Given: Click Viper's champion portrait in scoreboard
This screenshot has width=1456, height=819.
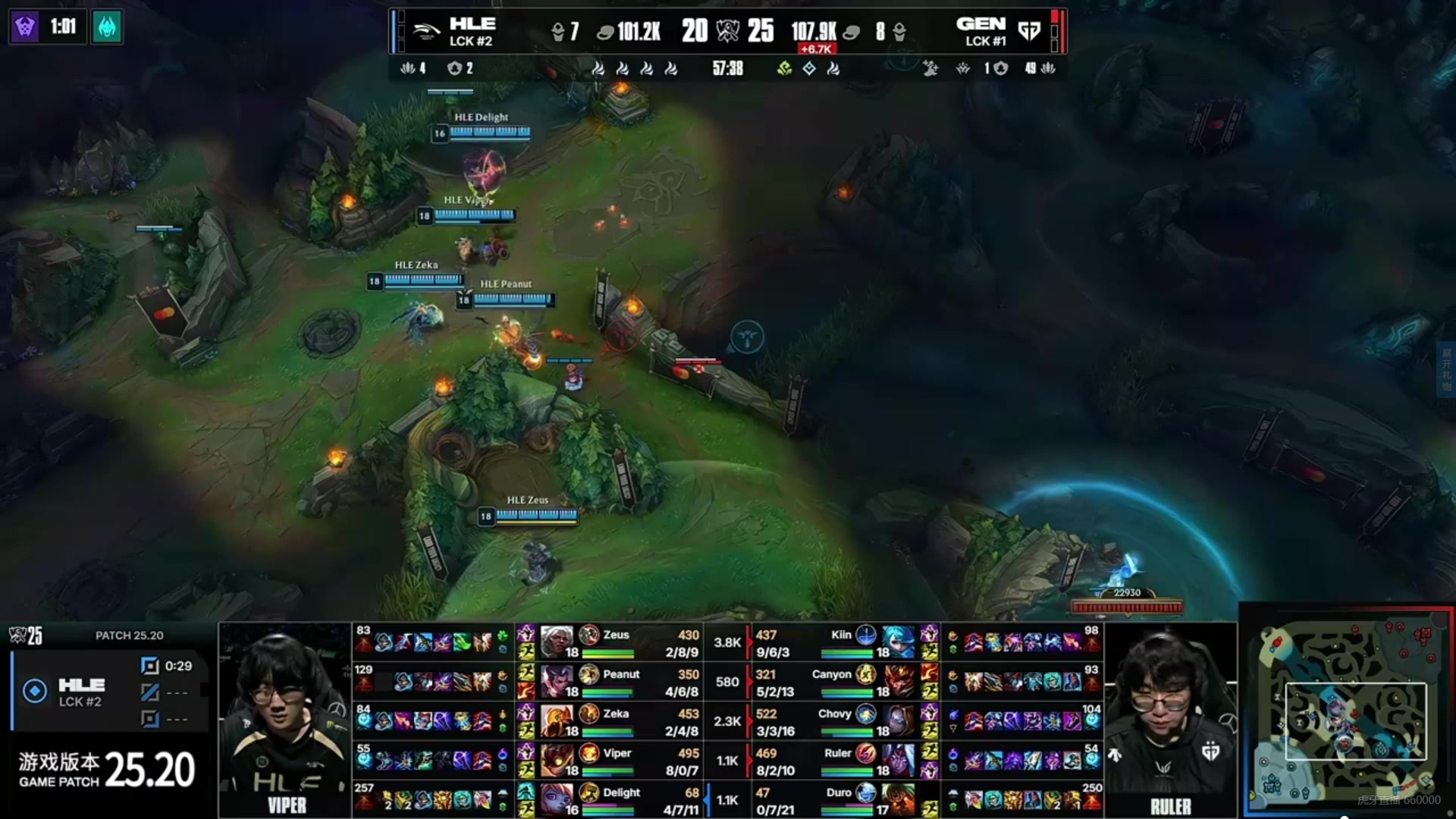Looking at the screenshot, I should pos(557,761).
